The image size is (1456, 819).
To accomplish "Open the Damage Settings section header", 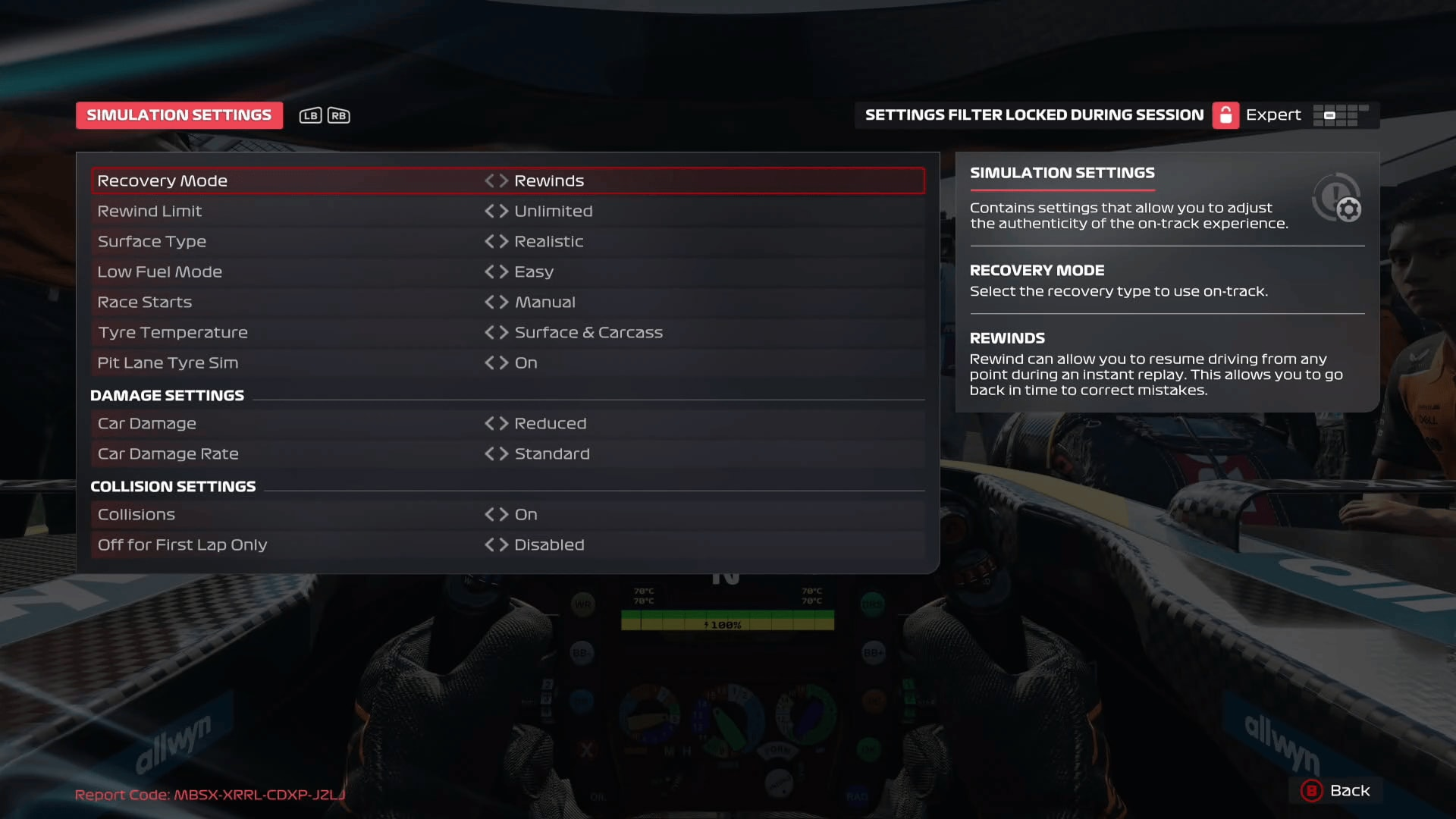I will click(x=168, y=395).
